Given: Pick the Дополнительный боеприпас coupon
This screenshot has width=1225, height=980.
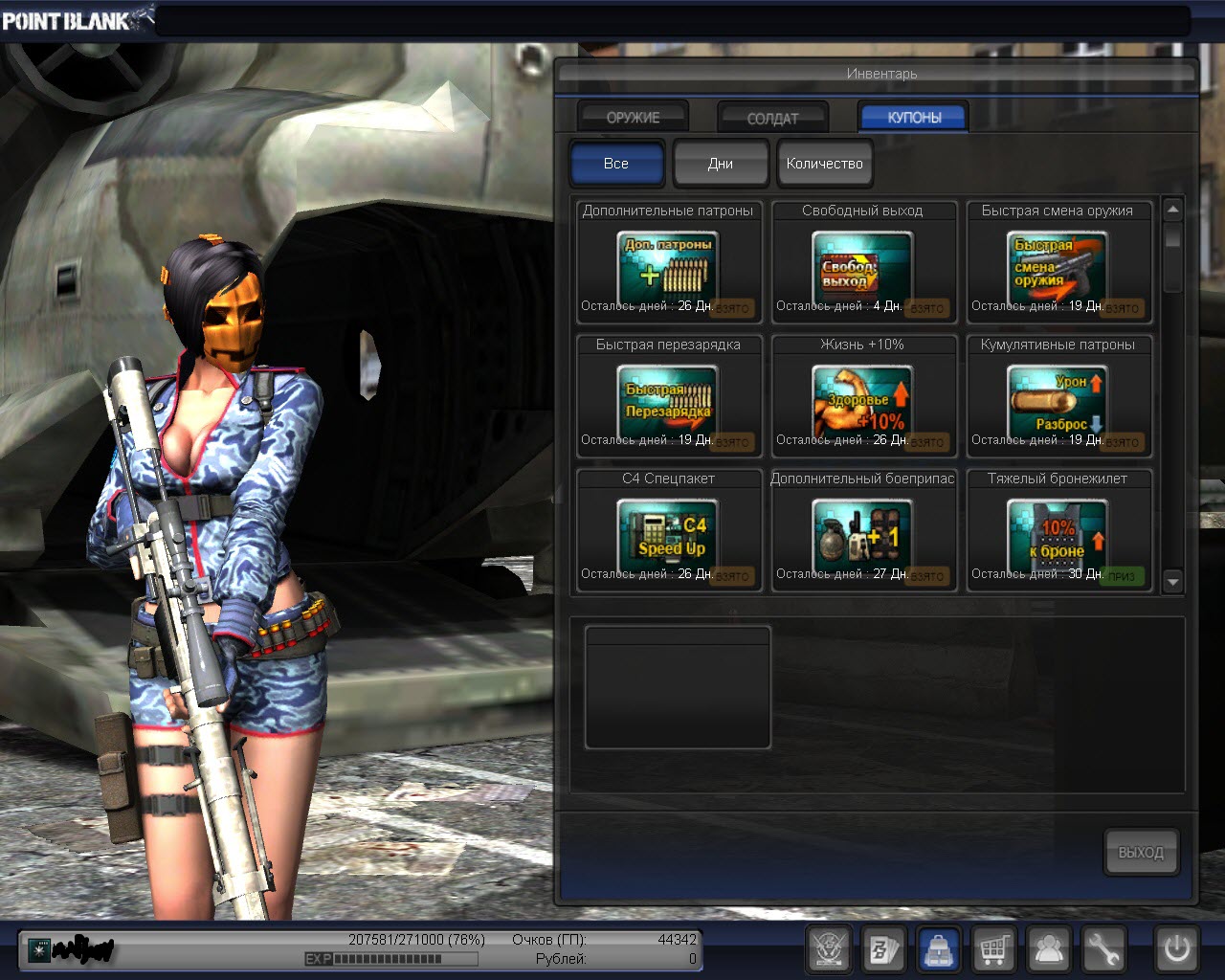Looking at the screenshot, I should [862, 531].
